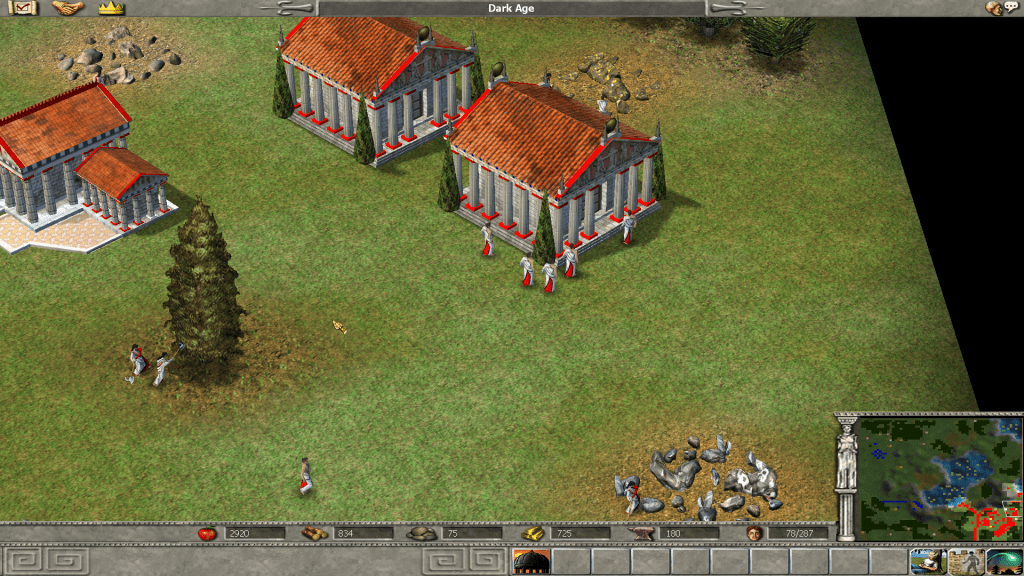Viewport: 1024px width, 576px height.
Task: Open the scroll objectives icon
Action: click(x=24, y=8)
